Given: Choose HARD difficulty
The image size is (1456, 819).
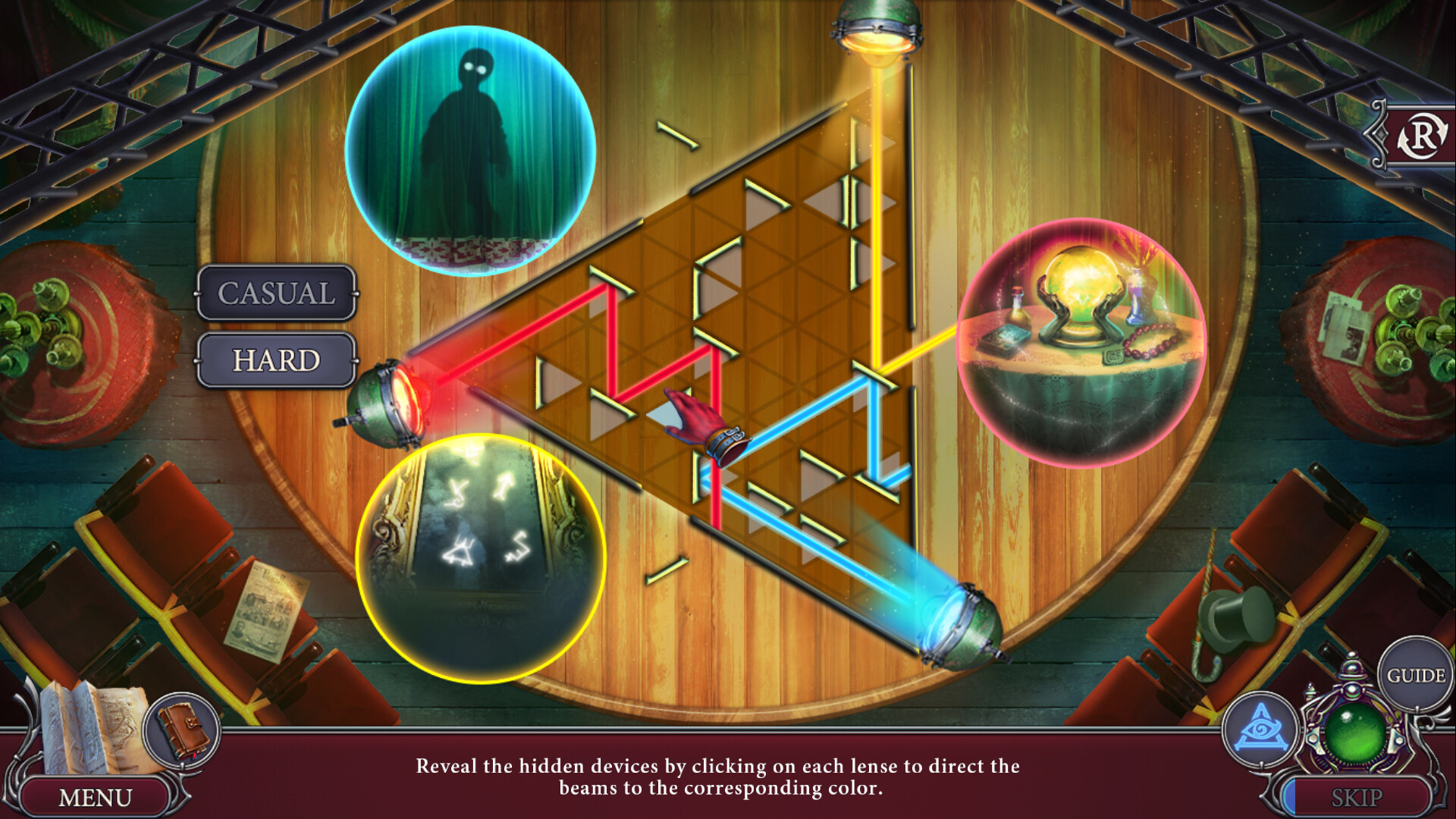Looking at the screenshot, I should [275, 359].
